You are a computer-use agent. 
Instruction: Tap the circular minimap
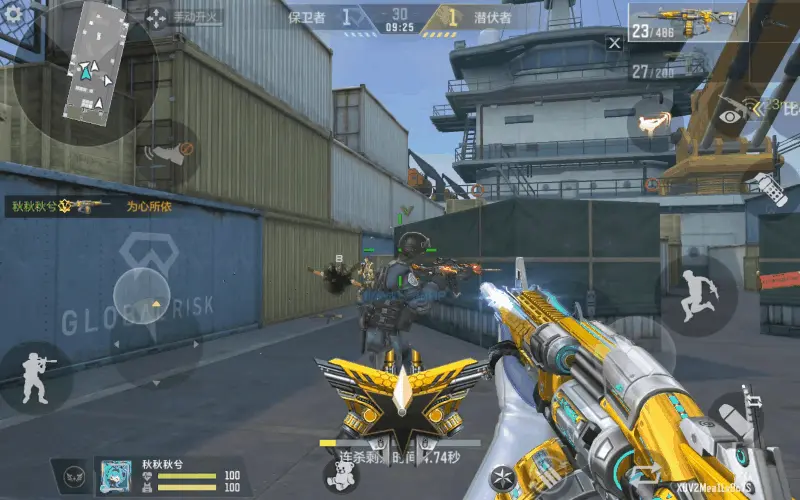pyautogui.click(x=85, y=72)
